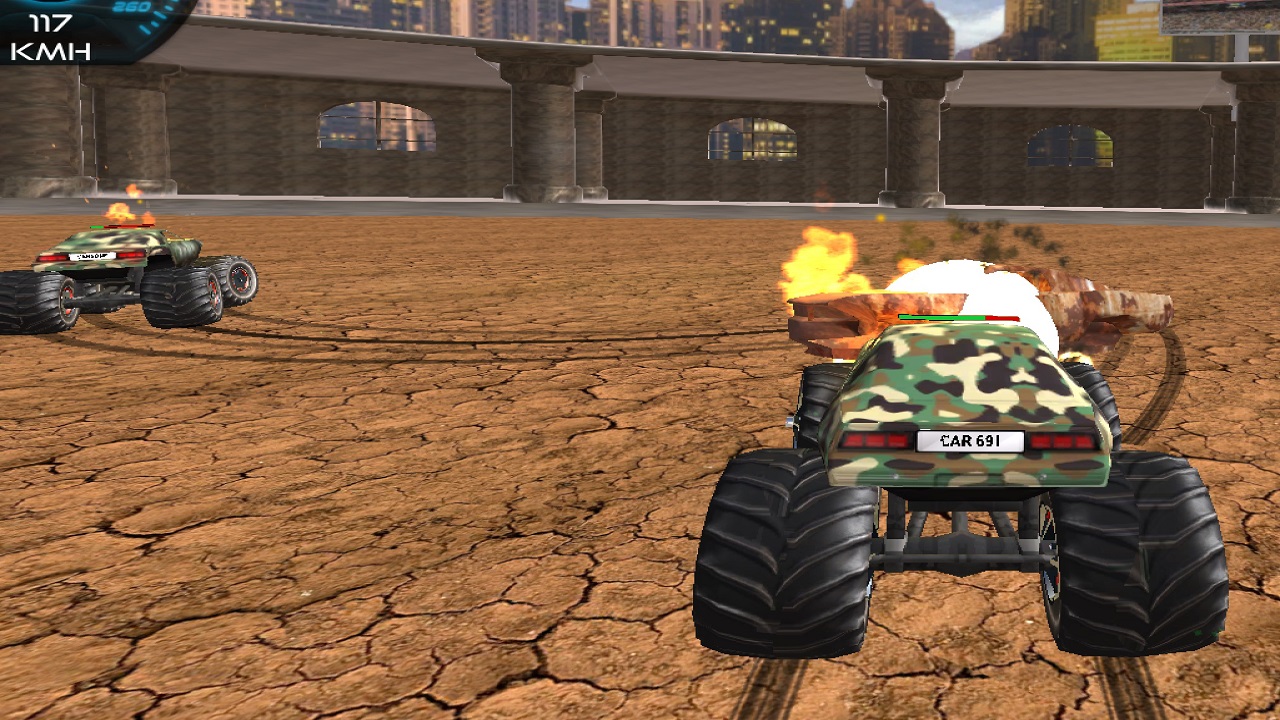1280x720 pixels.
Task: Click the green health bar above CAR 691
Action: tap(940, 317)
